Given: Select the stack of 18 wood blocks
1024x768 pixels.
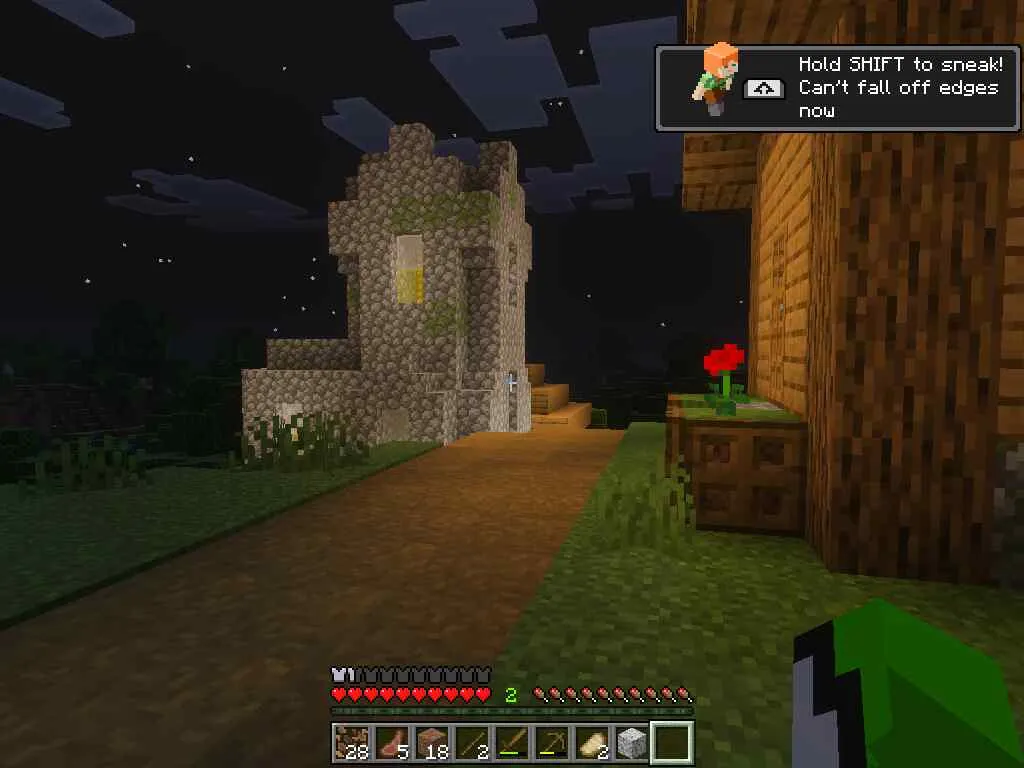Looking at the screenshot, I should (431, 743).
